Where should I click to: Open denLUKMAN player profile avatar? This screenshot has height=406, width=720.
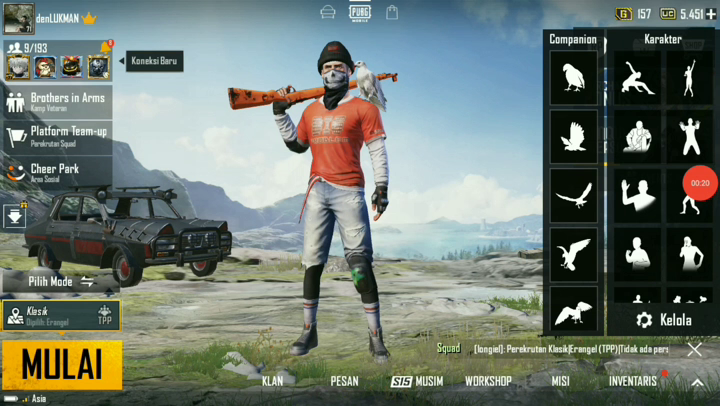[x=18, y=18]
